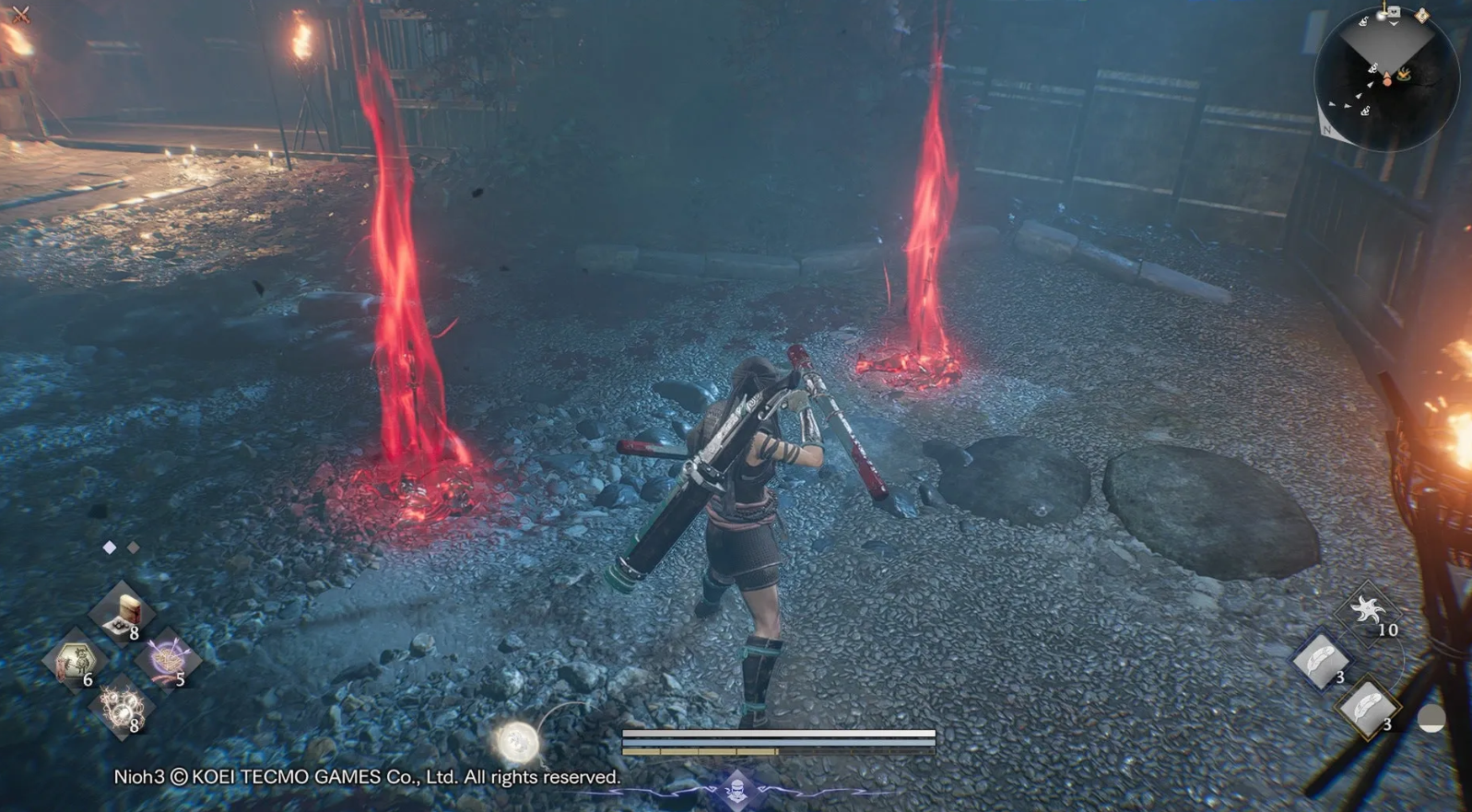Open the circular minimap

point(1386,77)
